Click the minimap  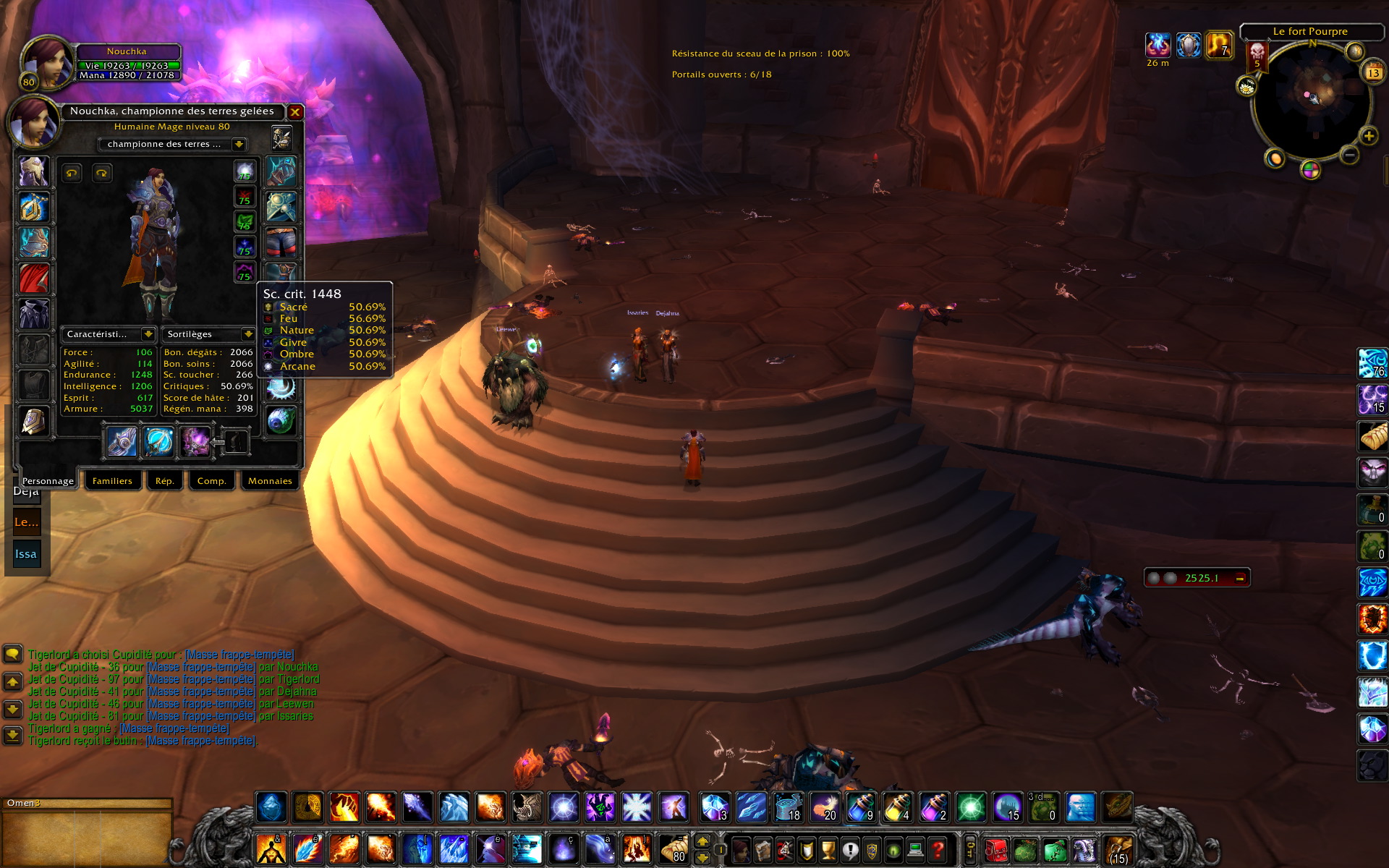(x=1311, y=100)
